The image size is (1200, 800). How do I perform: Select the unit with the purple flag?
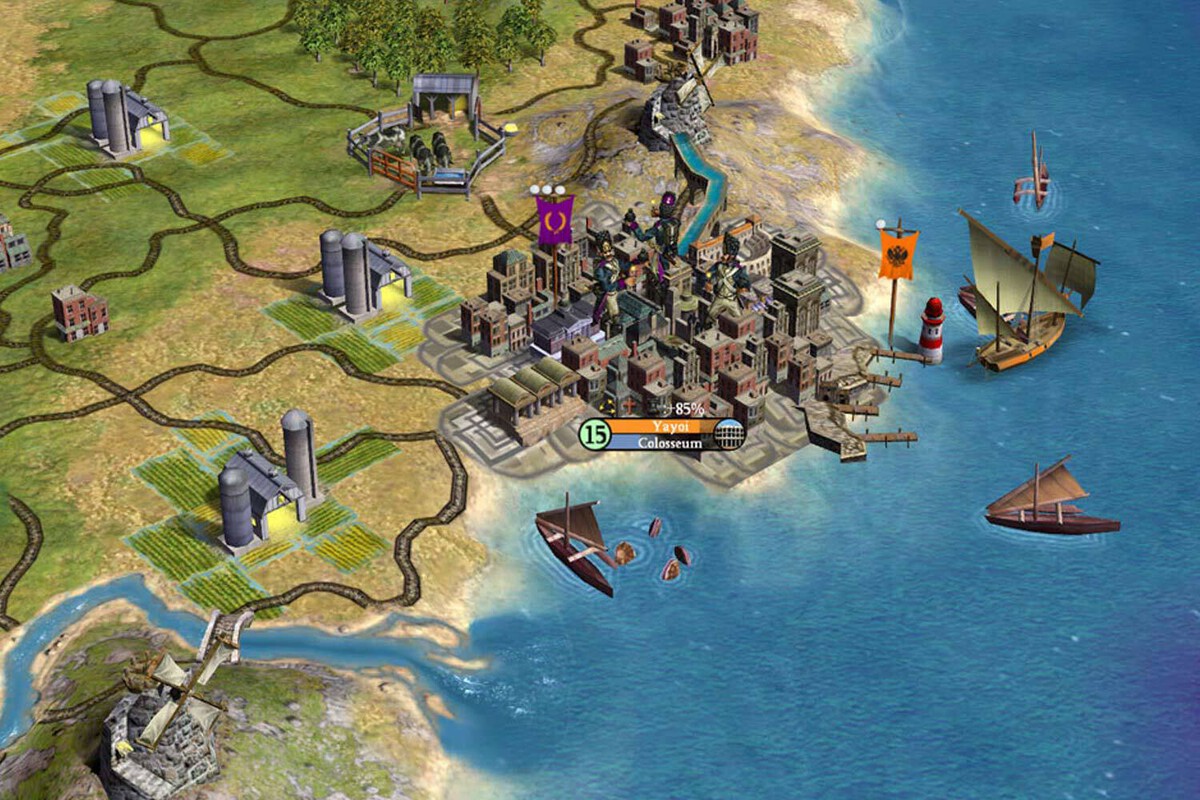554,220
